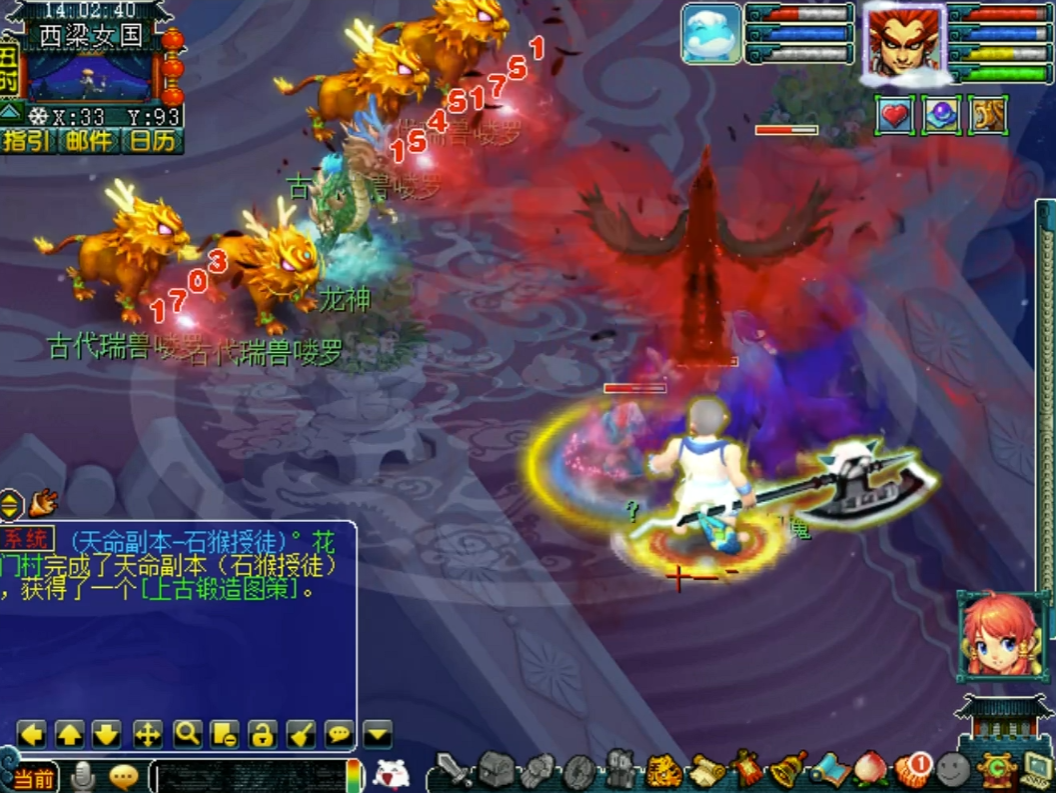1056x793 pixels.
Task: Click the peach icon on bottom toolbar
Action: point(871,771)
